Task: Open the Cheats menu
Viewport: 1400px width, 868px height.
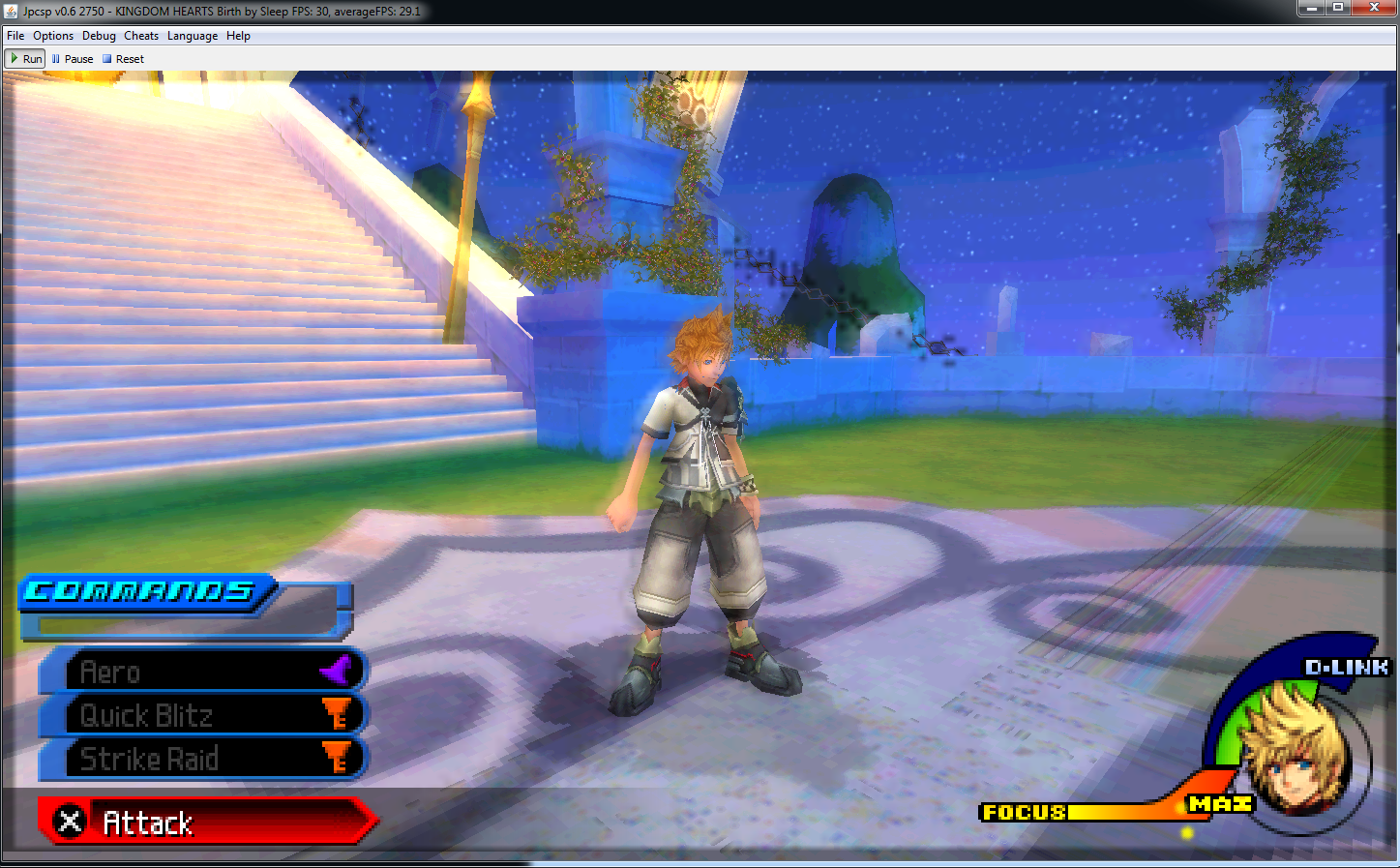Action: (141, 36)
